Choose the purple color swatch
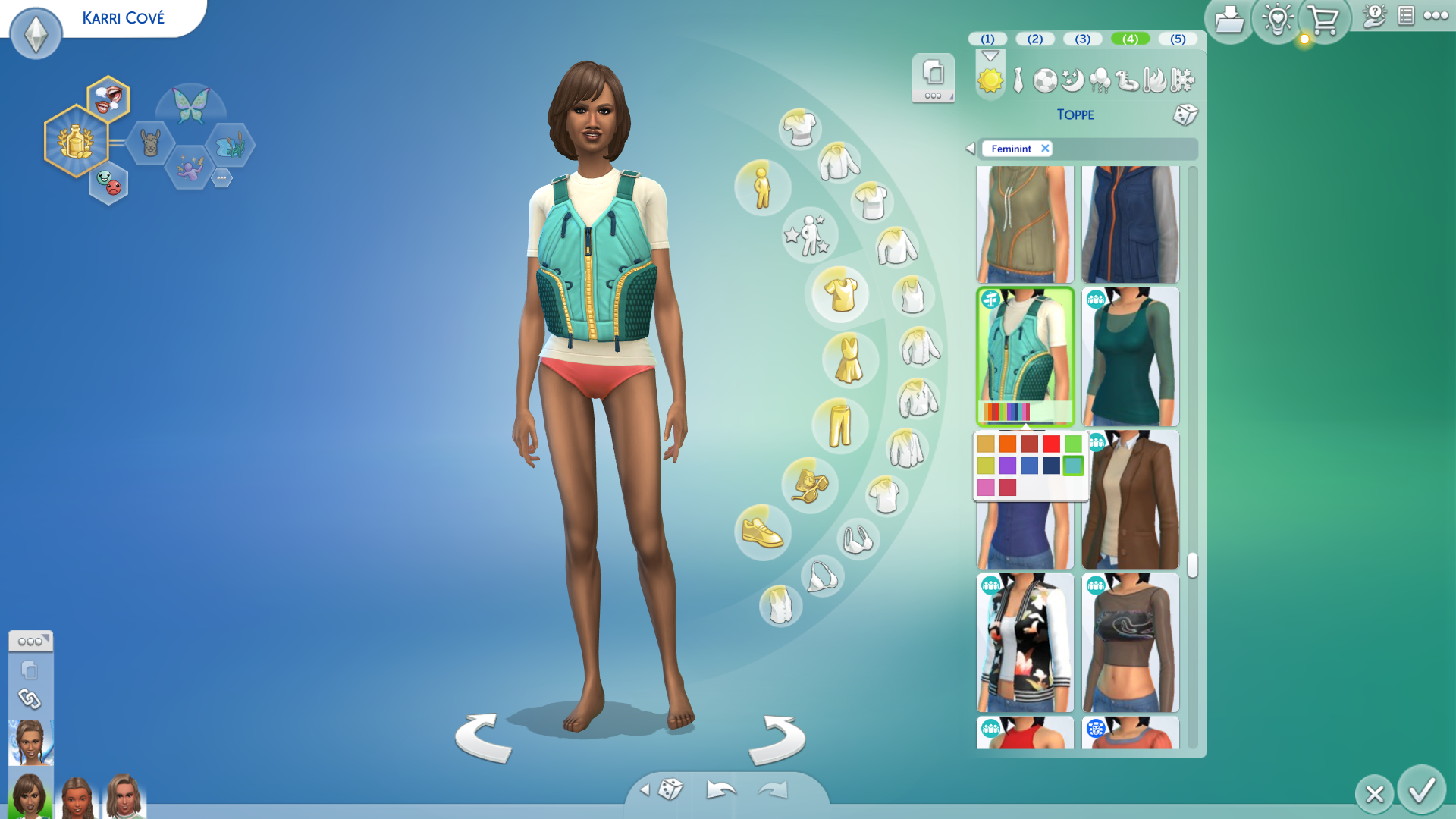This screenshot has height=819, width=1456. point(1007,466)
